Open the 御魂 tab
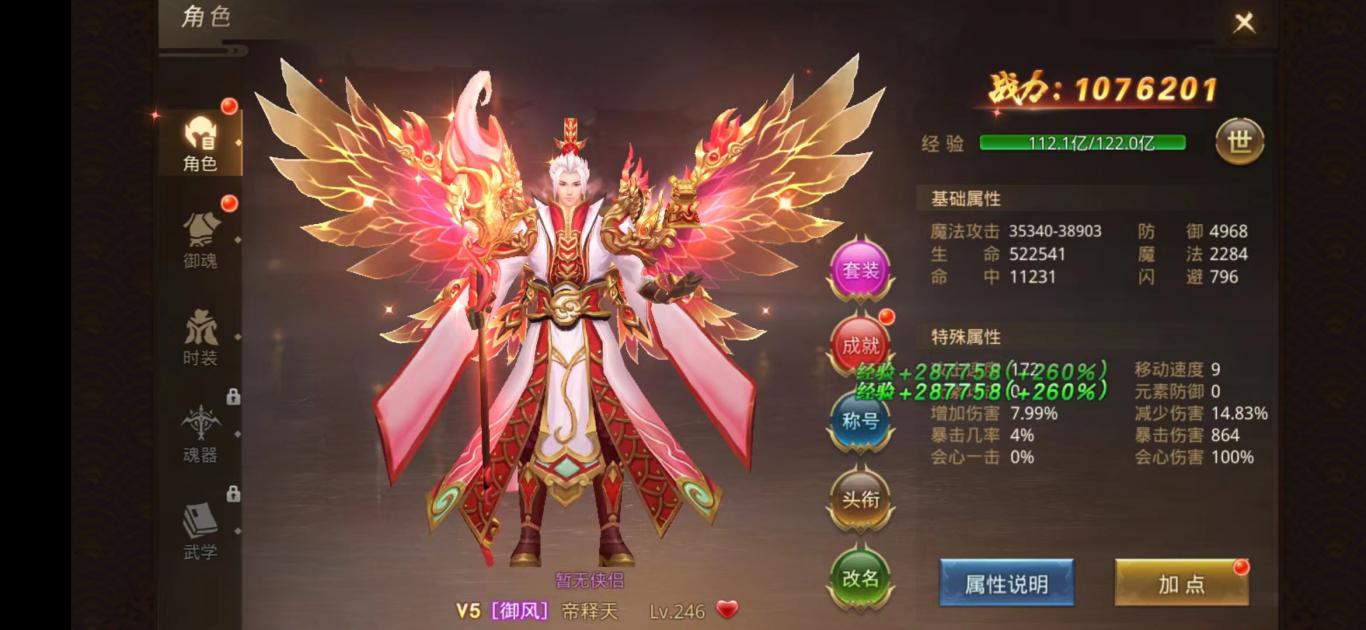 200,238
